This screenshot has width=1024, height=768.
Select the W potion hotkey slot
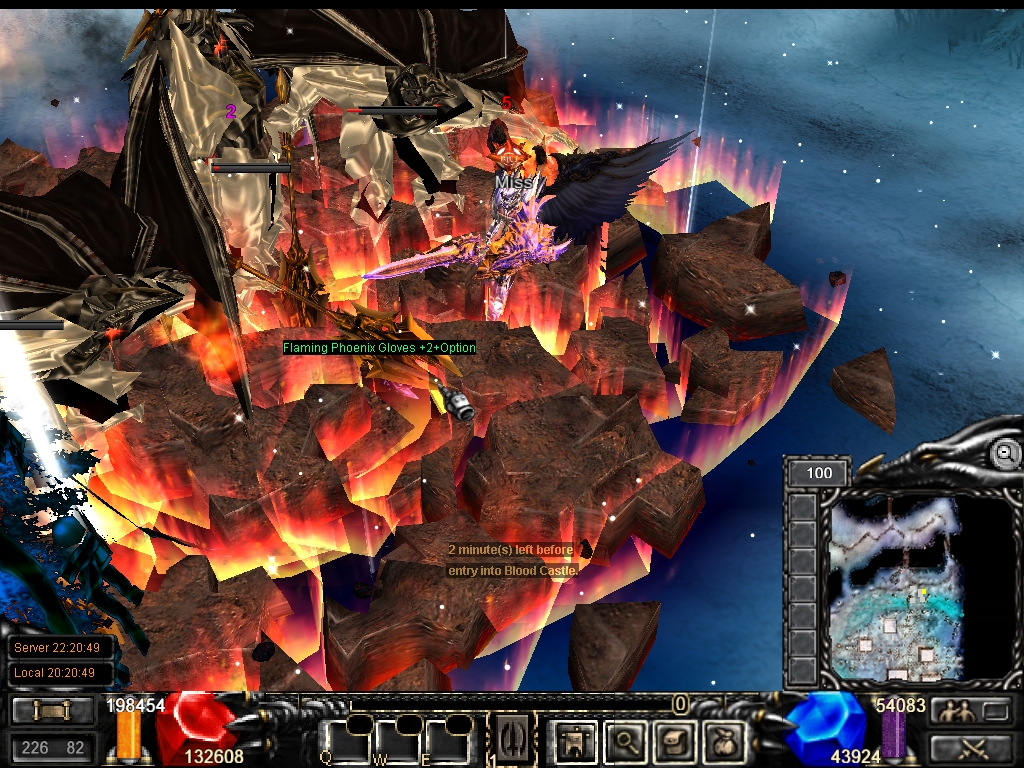click(x=395, y=740)
